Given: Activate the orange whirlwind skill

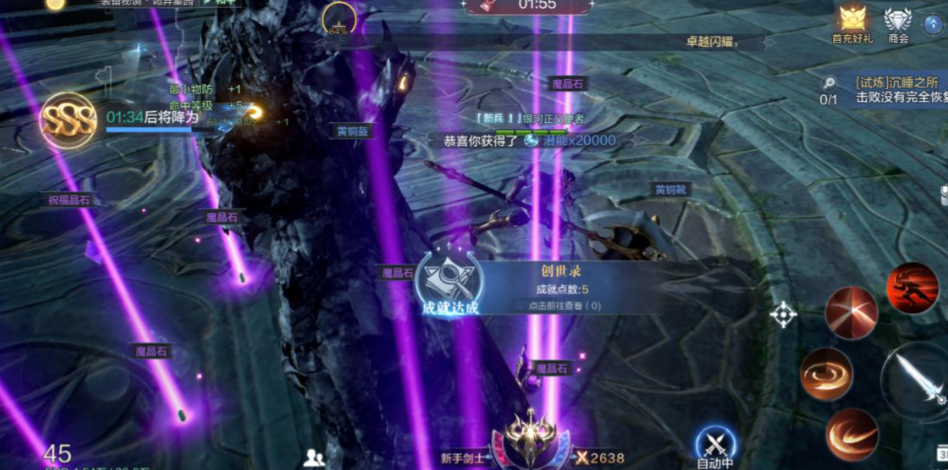Looking at the screenshot, I should click(826, 374).
